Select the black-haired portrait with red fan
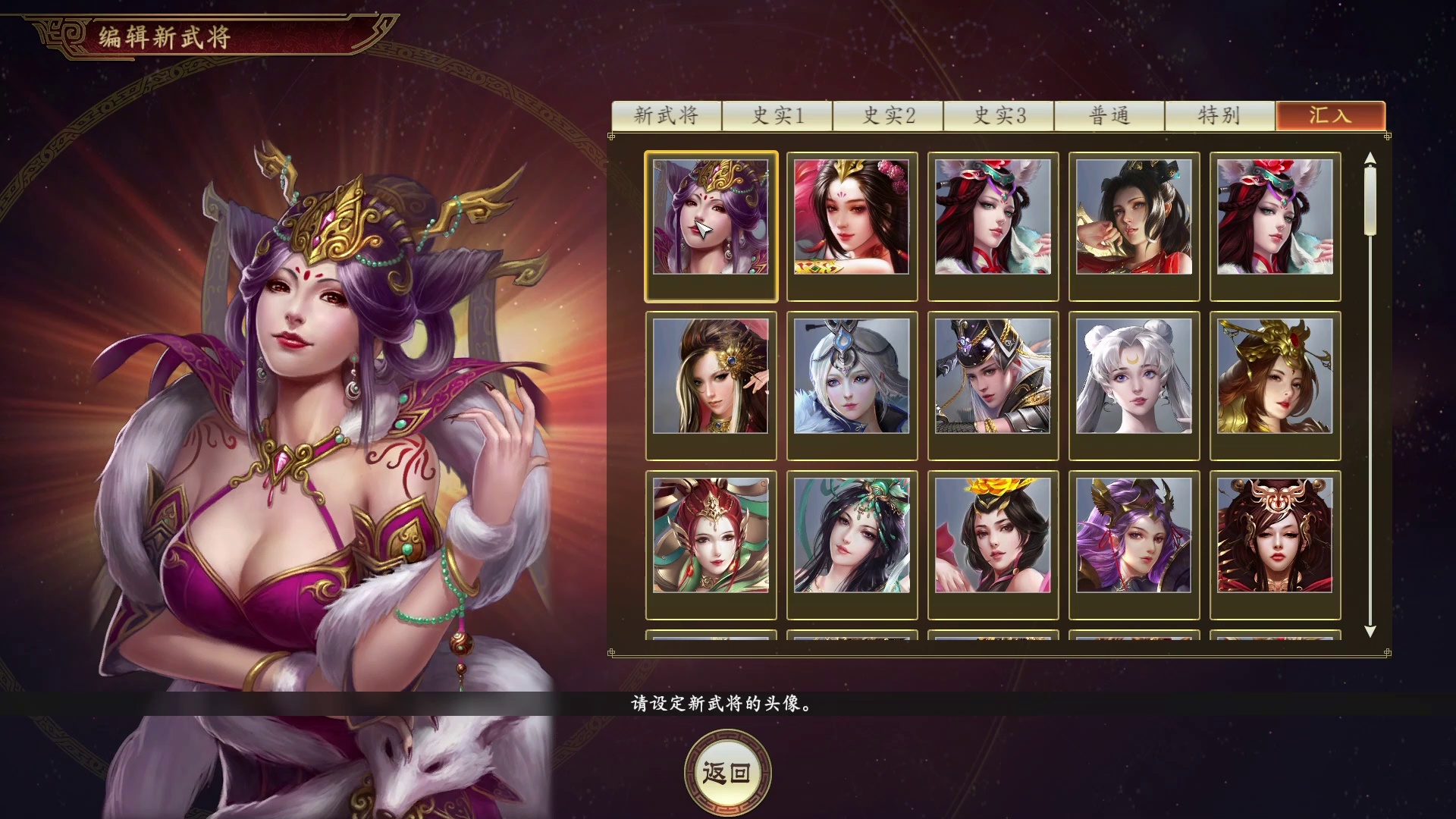 pos(1134,223)
